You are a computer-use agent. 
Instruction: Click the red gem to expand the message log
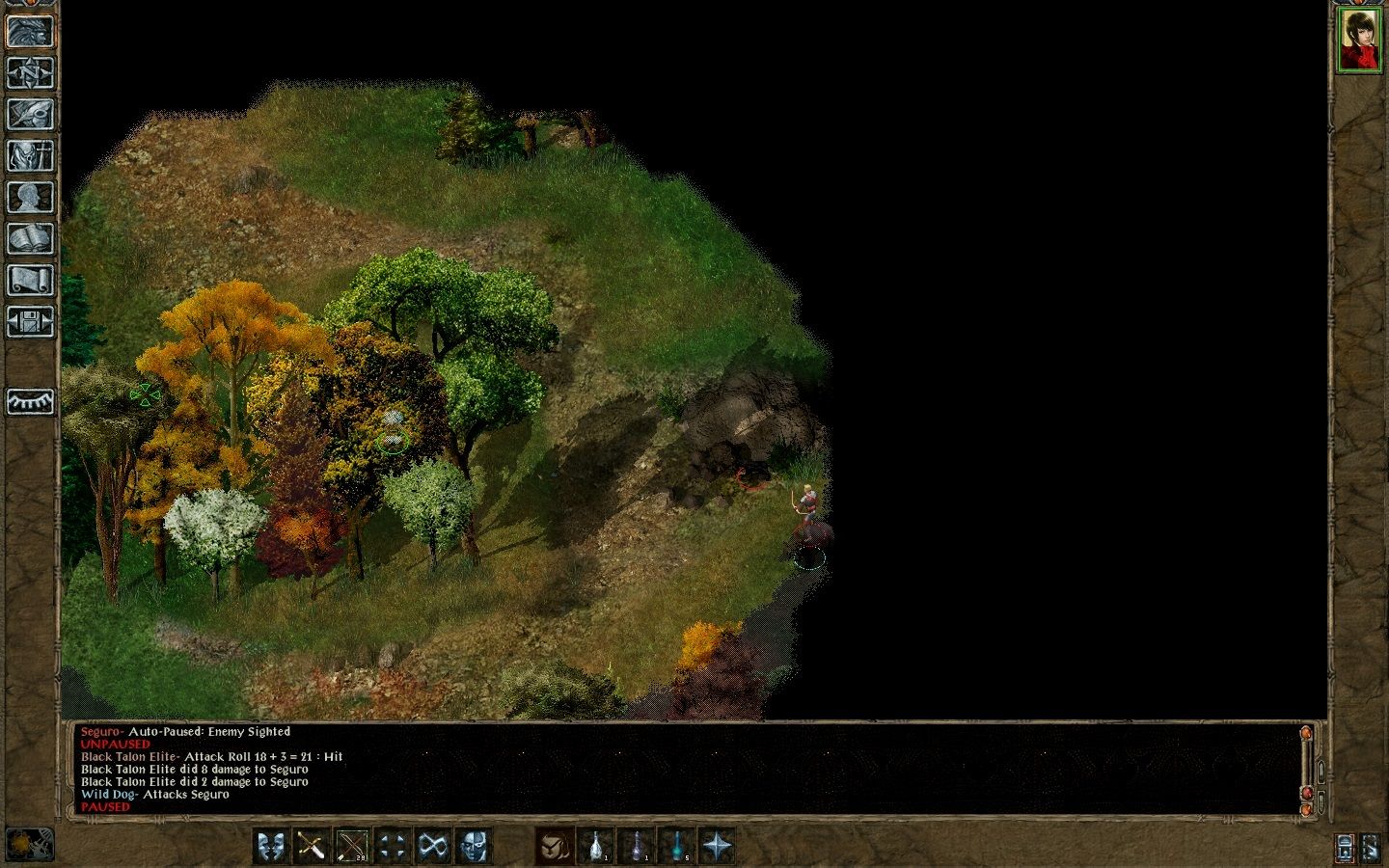click(1307, 793)
